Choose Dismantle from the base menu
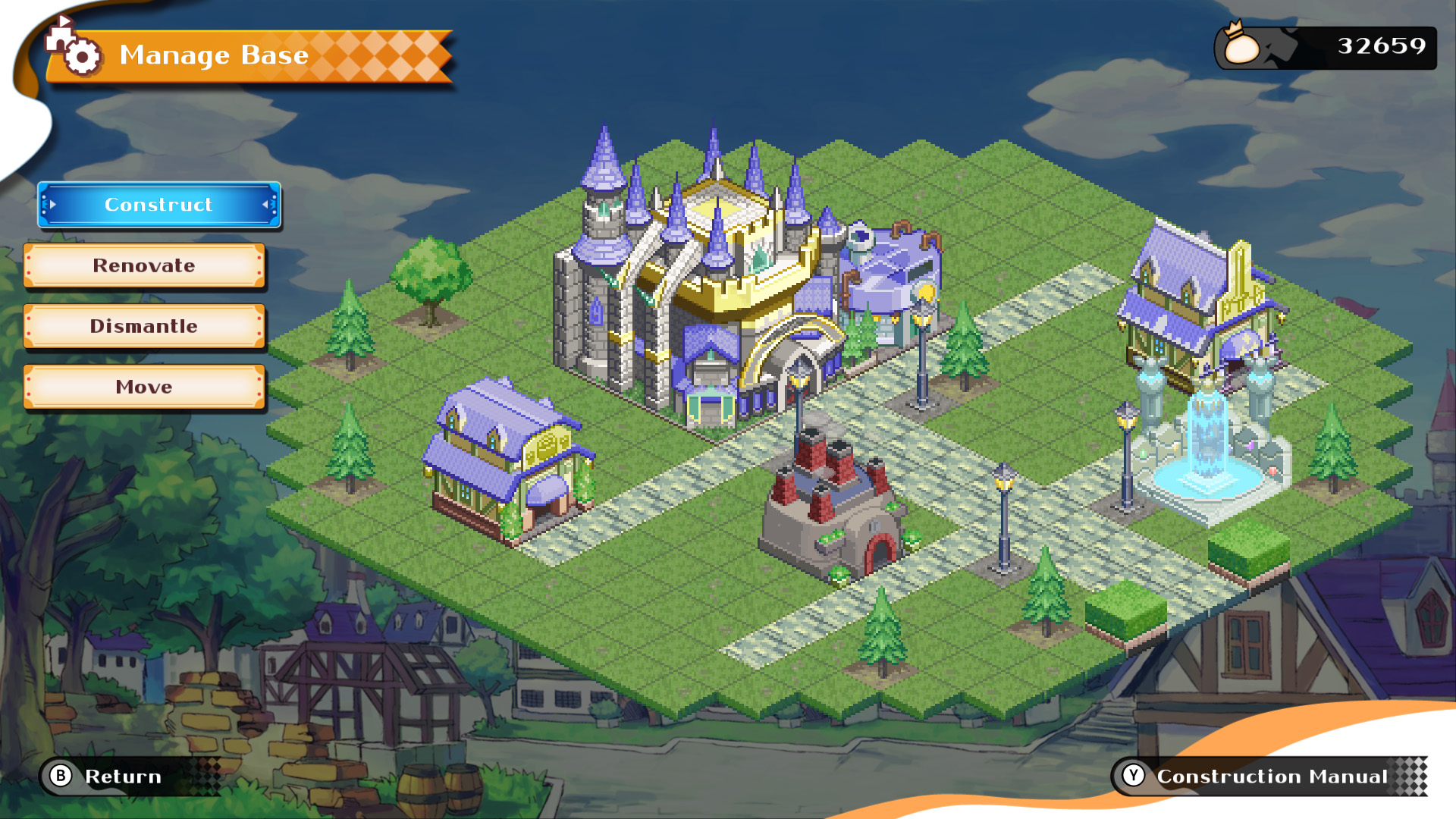 [x=143, y=327]
